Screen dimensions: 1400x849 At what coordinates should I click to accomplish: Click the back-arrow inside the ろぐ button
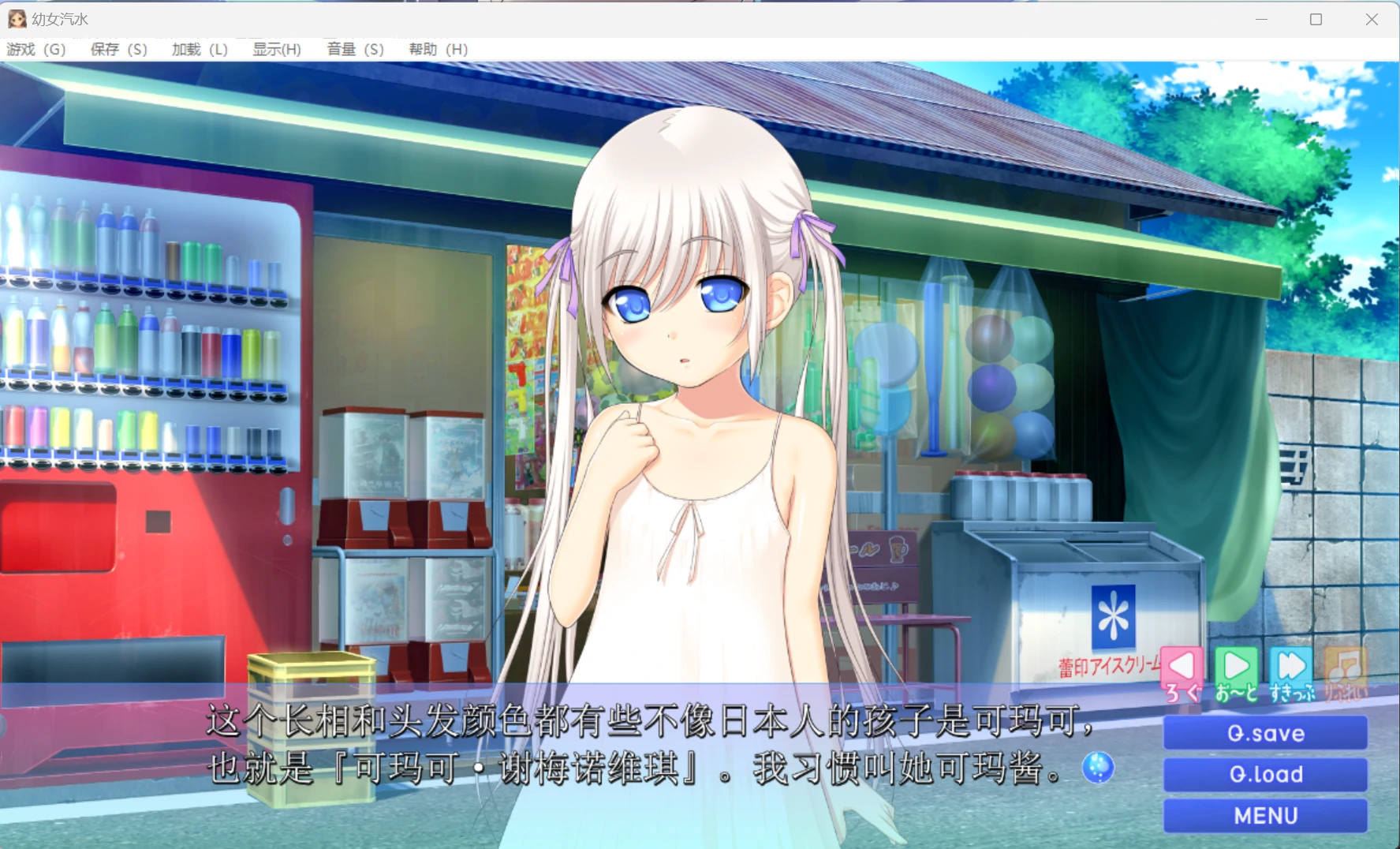pyautogui.click(x=1181, y=665)
